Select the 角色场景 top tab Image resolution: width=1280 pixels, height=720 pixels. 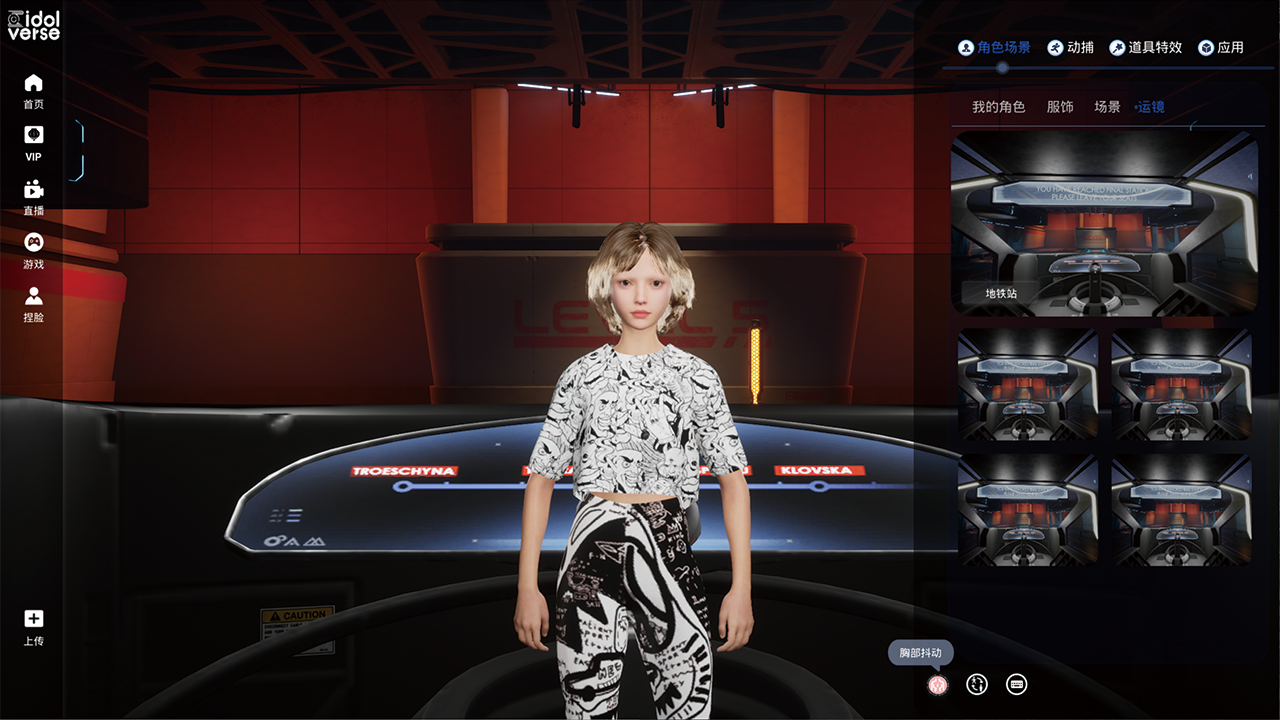pos(994,47)
